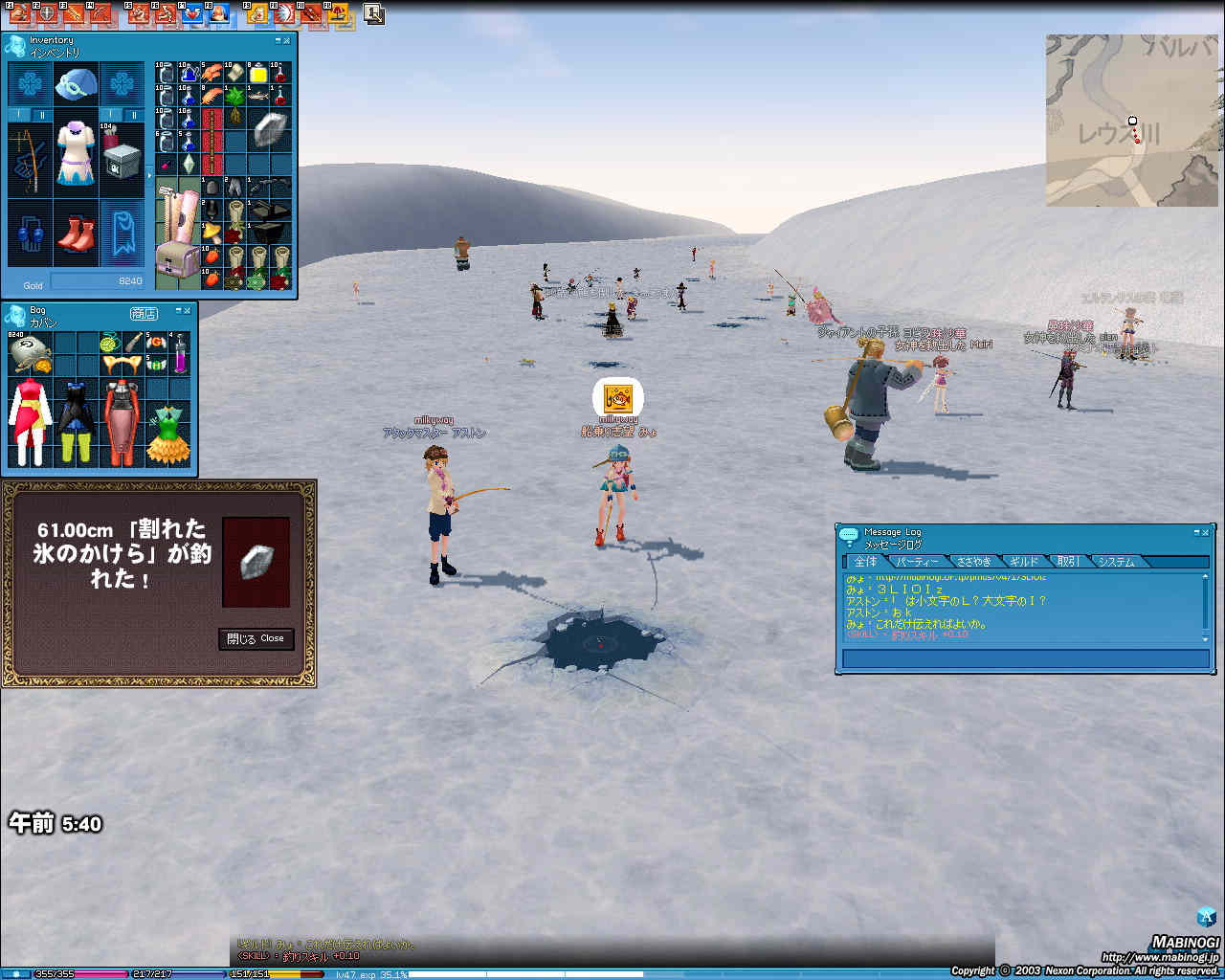Close the Bag window
This screenshot has height=980, width=1225.
coord(188,312)
